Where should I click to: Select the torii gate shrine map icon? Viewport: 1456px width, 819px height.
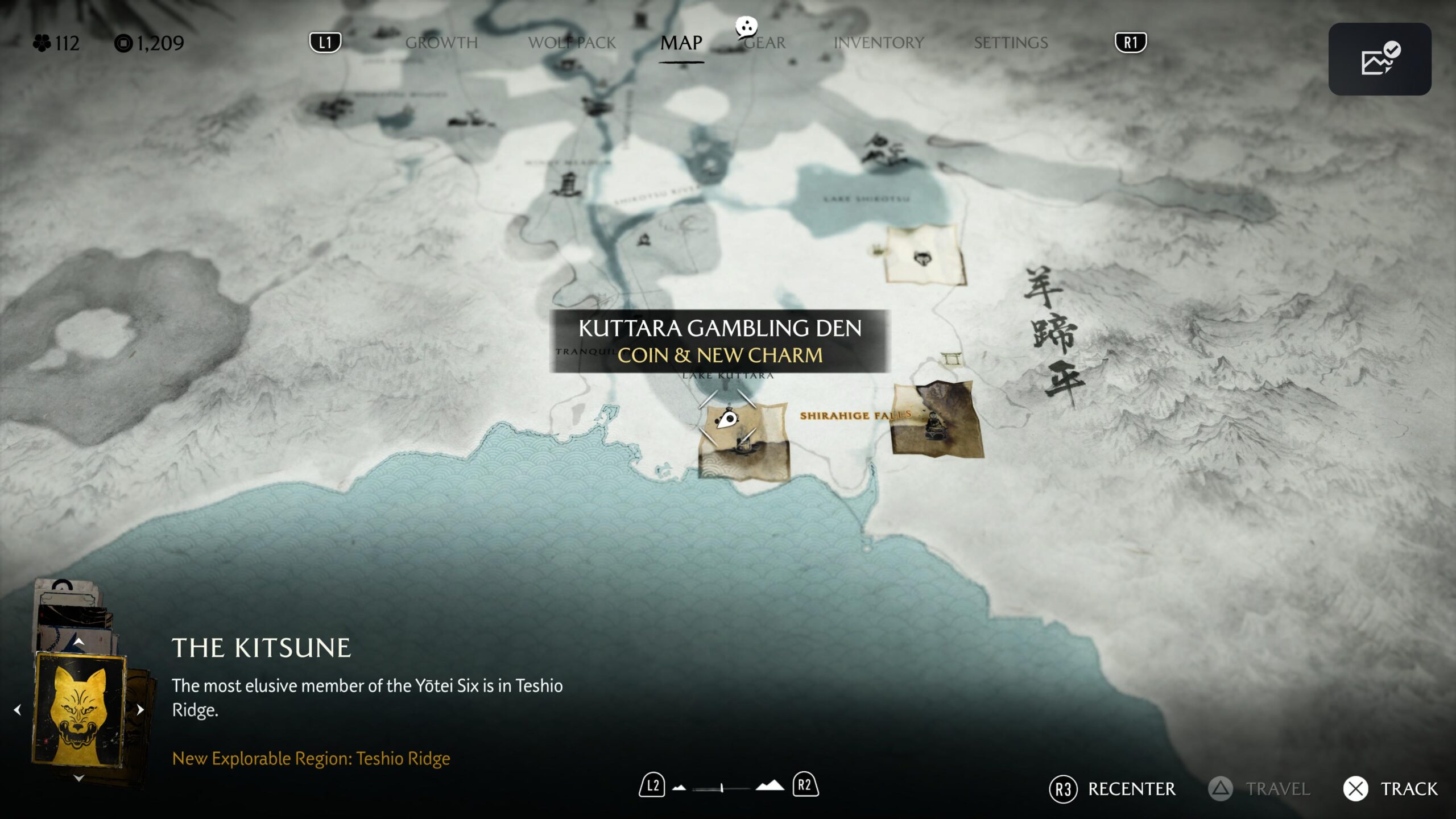(950, 359)
